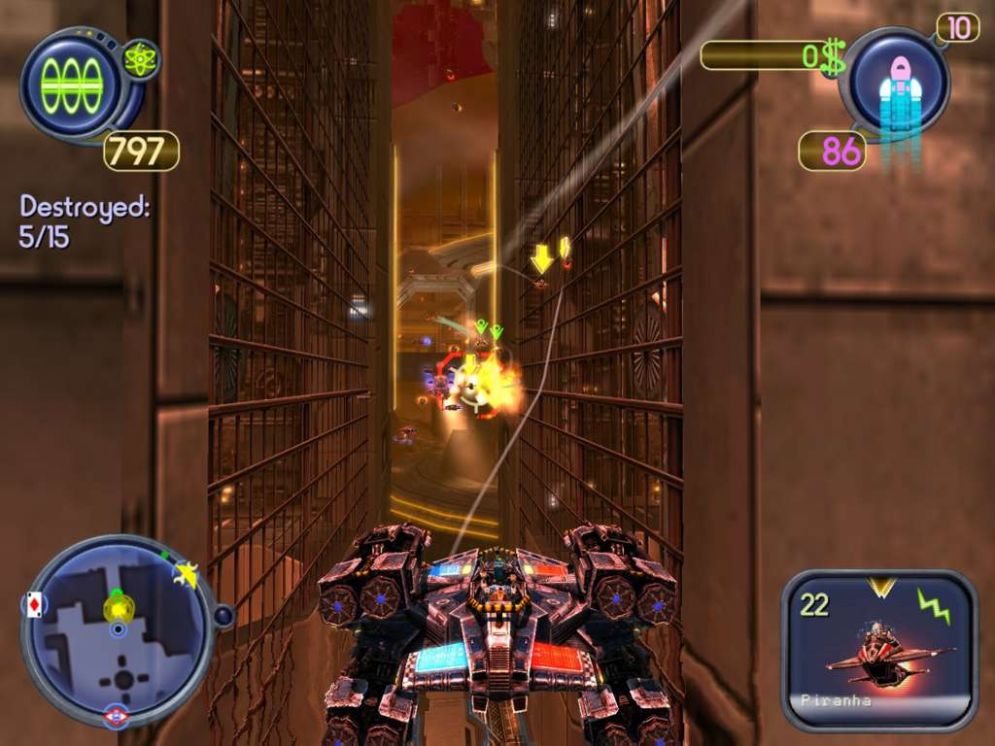The height and width of the screenshot is (746, 995).
Task: Select the yellow star marker on the radar
Action: click(185, 573)
